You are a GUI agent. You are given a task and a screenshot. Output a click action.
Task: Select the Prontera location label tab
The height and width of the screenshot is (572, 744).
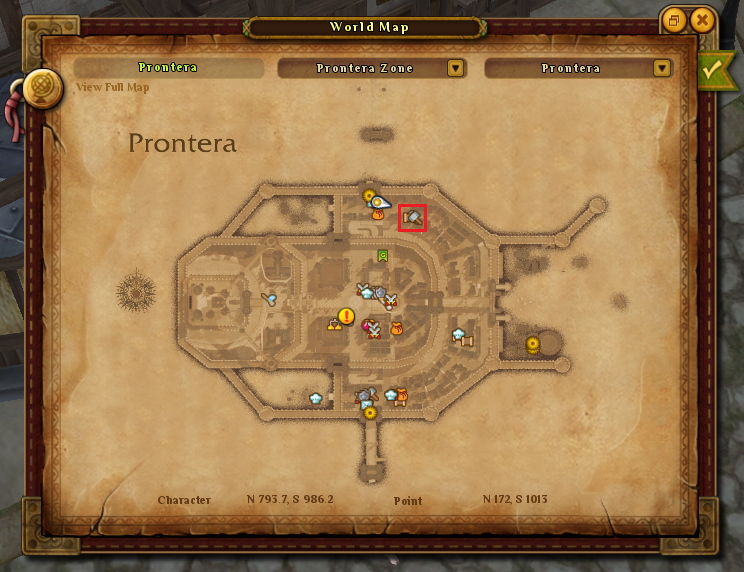pyautogui.click(x=168, y=68)
